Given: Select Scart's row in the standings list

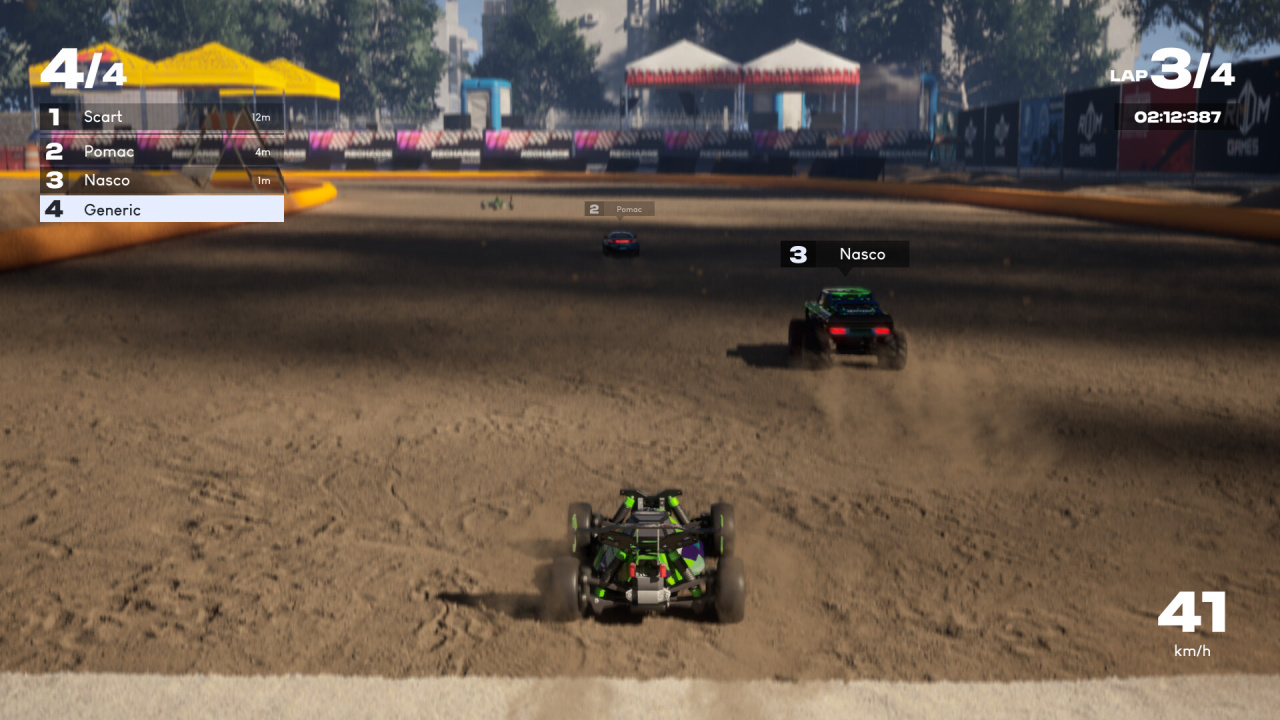Looking at the screenshot, I should pos(161,117).
